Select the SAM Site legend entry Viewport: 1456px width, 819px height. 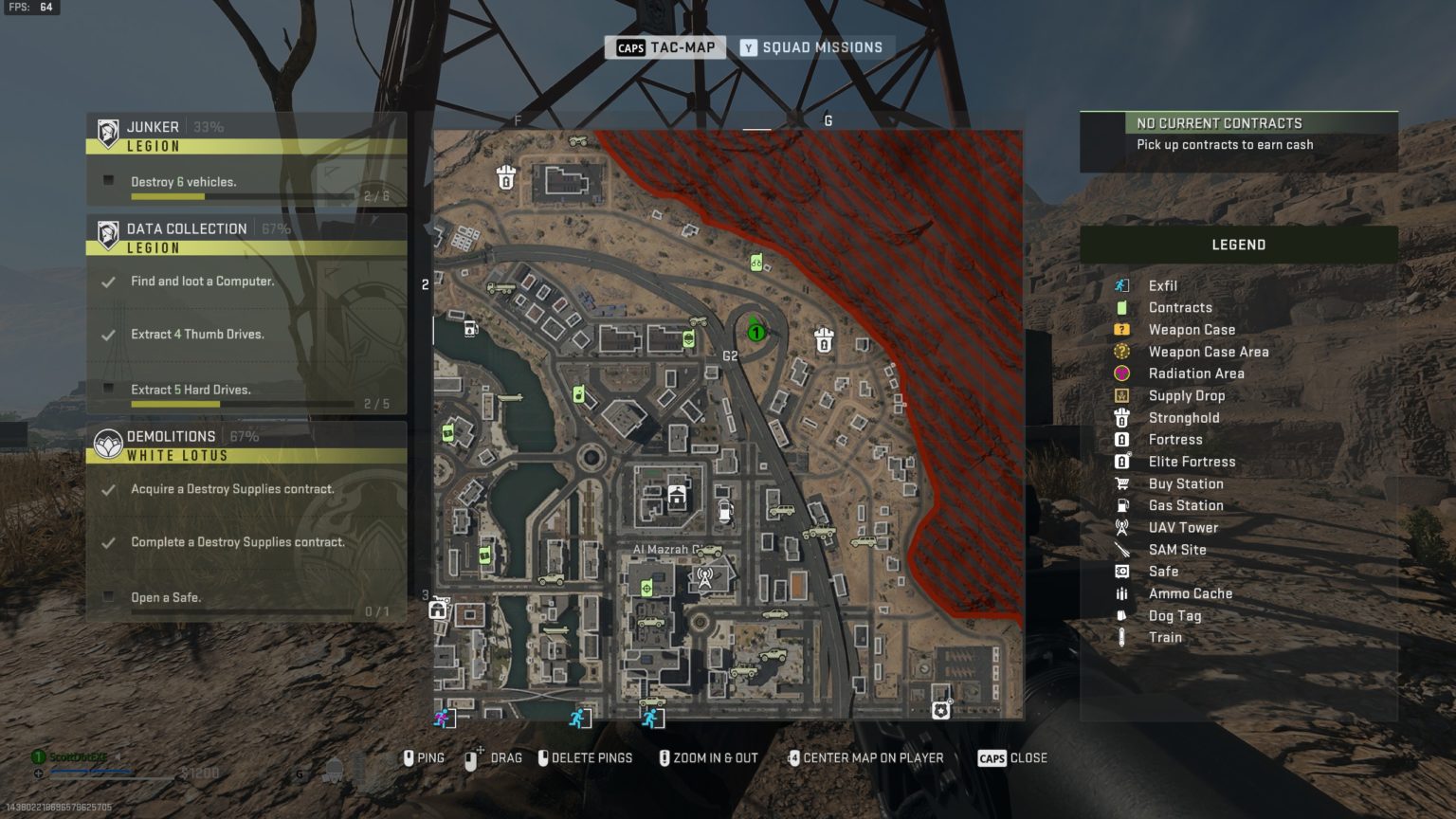pos(1176,550)
